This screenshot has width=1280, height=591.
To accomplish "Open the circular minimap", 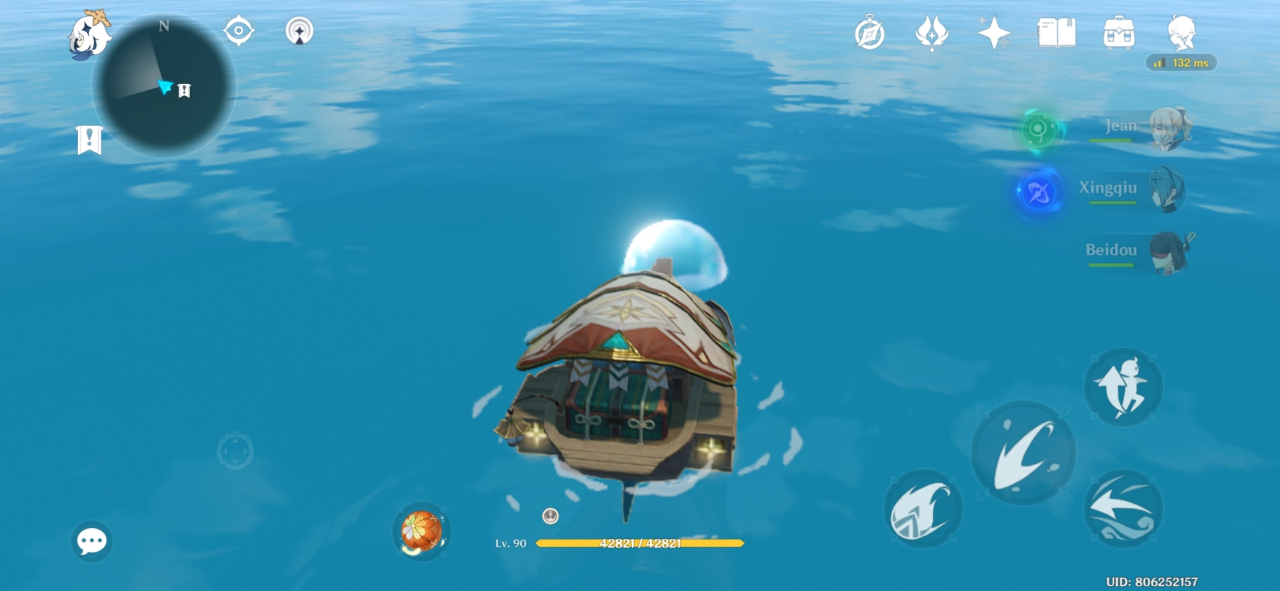I will click(164, 86).
